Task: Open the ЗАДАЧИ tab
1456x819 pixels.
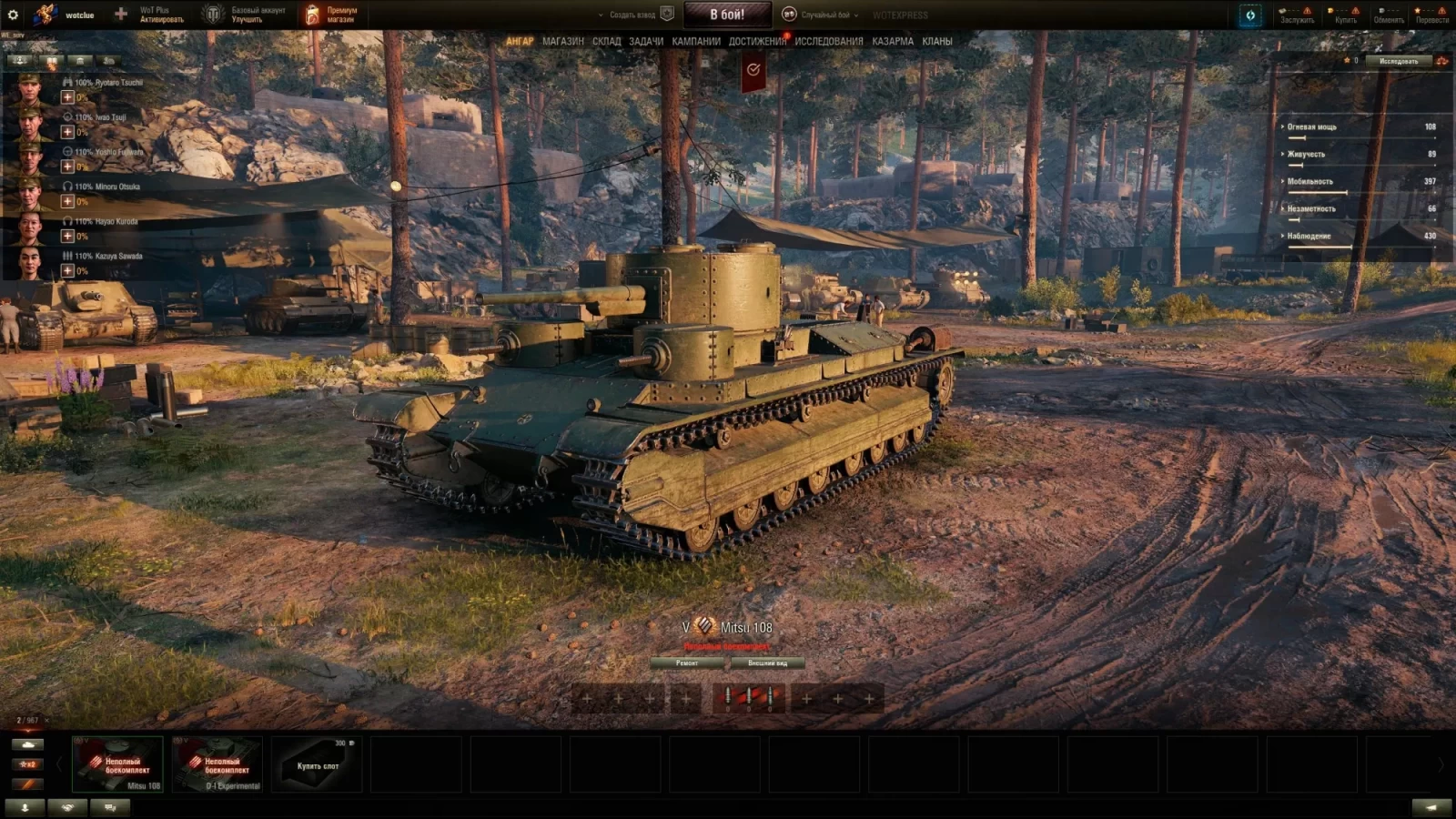Action: pos(645,41)
